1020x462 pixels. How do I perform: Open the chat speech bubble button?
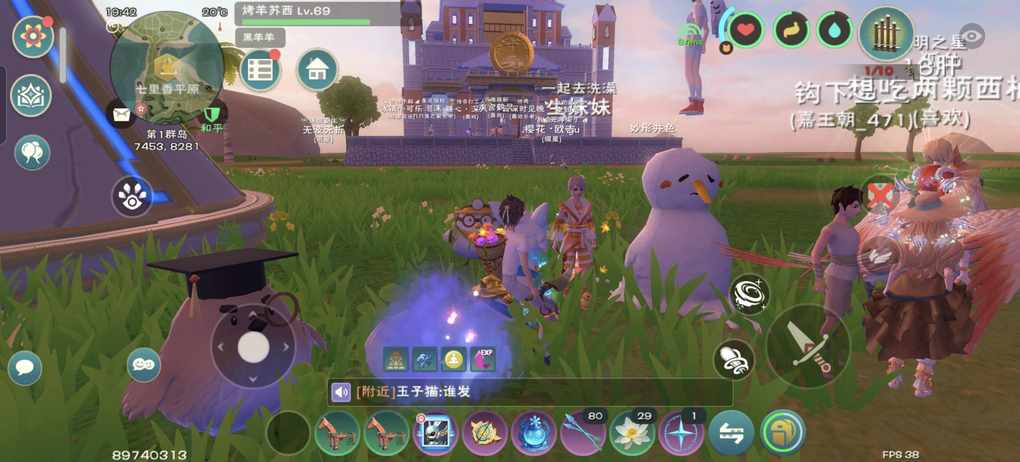point(24,367)
